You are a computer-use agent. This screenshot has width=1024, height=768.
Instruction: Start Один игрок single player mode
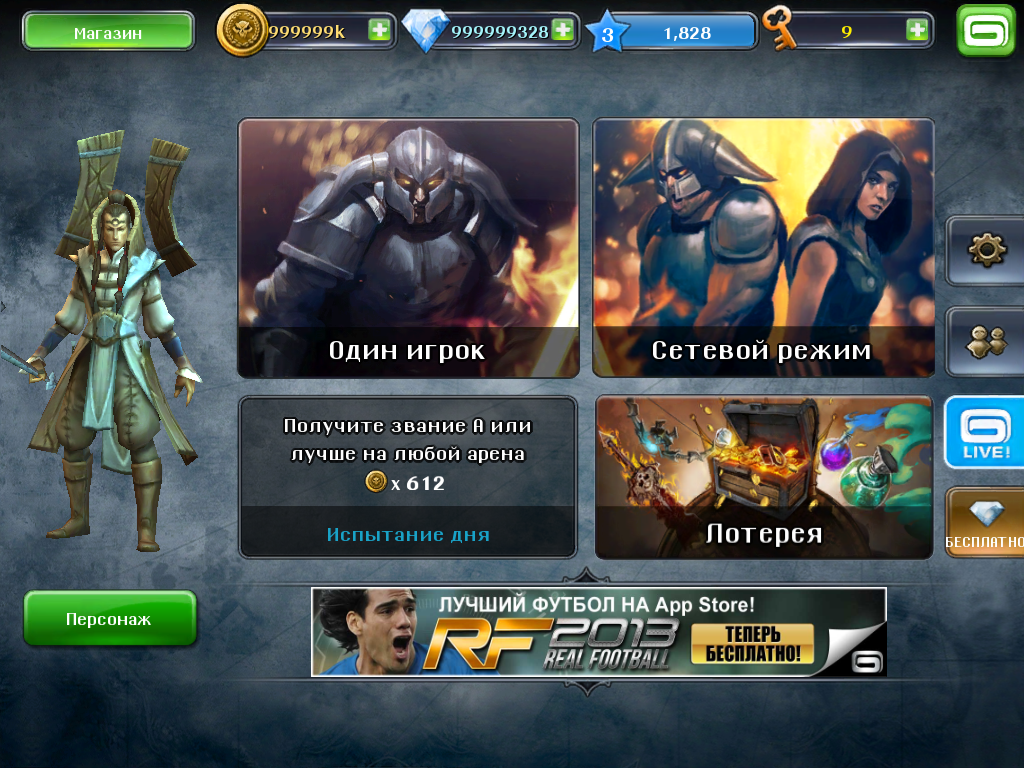408,248
